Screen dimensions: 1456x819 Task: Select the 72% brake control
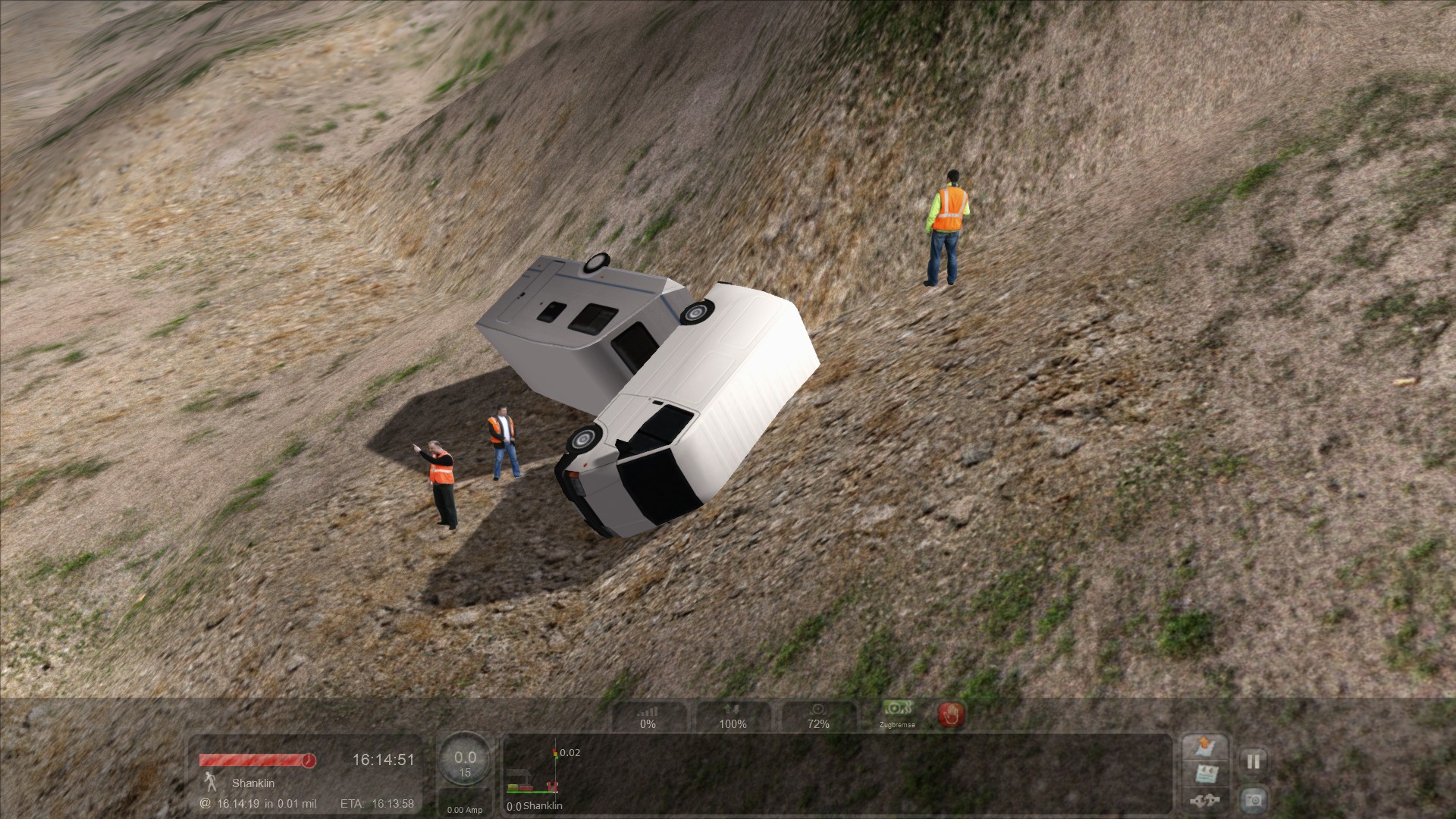click(x=817, y=717)
